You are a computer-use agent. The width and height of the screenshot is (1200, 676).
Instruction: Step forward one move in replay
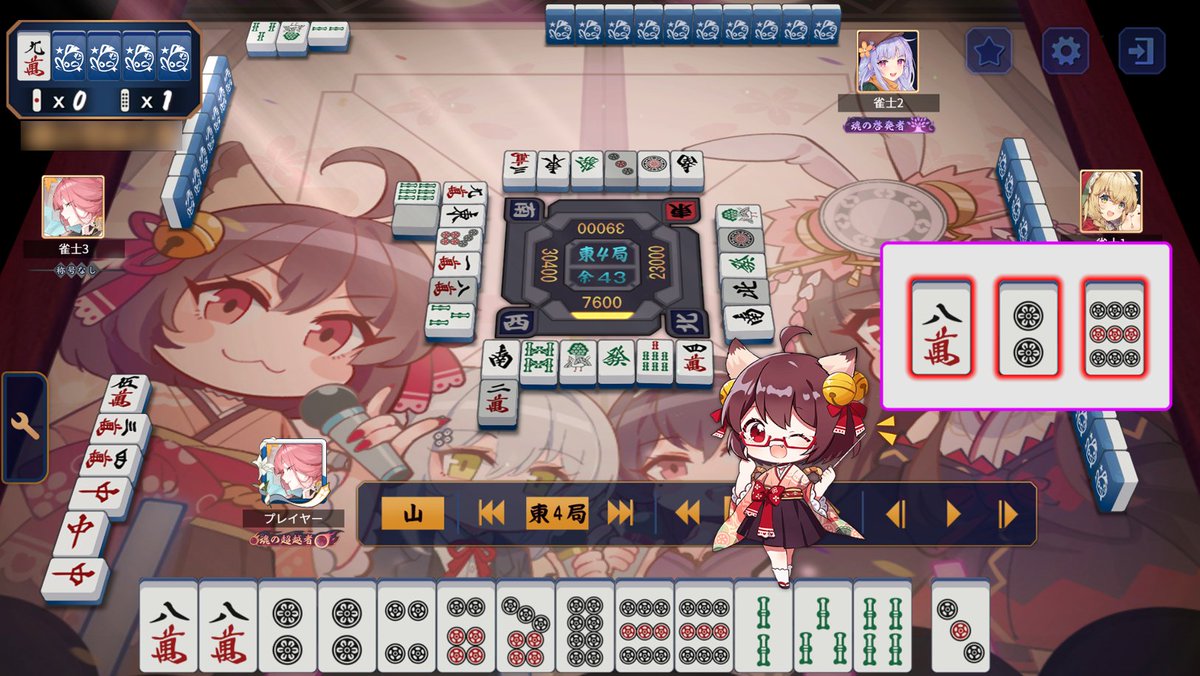click(1007, 514)
